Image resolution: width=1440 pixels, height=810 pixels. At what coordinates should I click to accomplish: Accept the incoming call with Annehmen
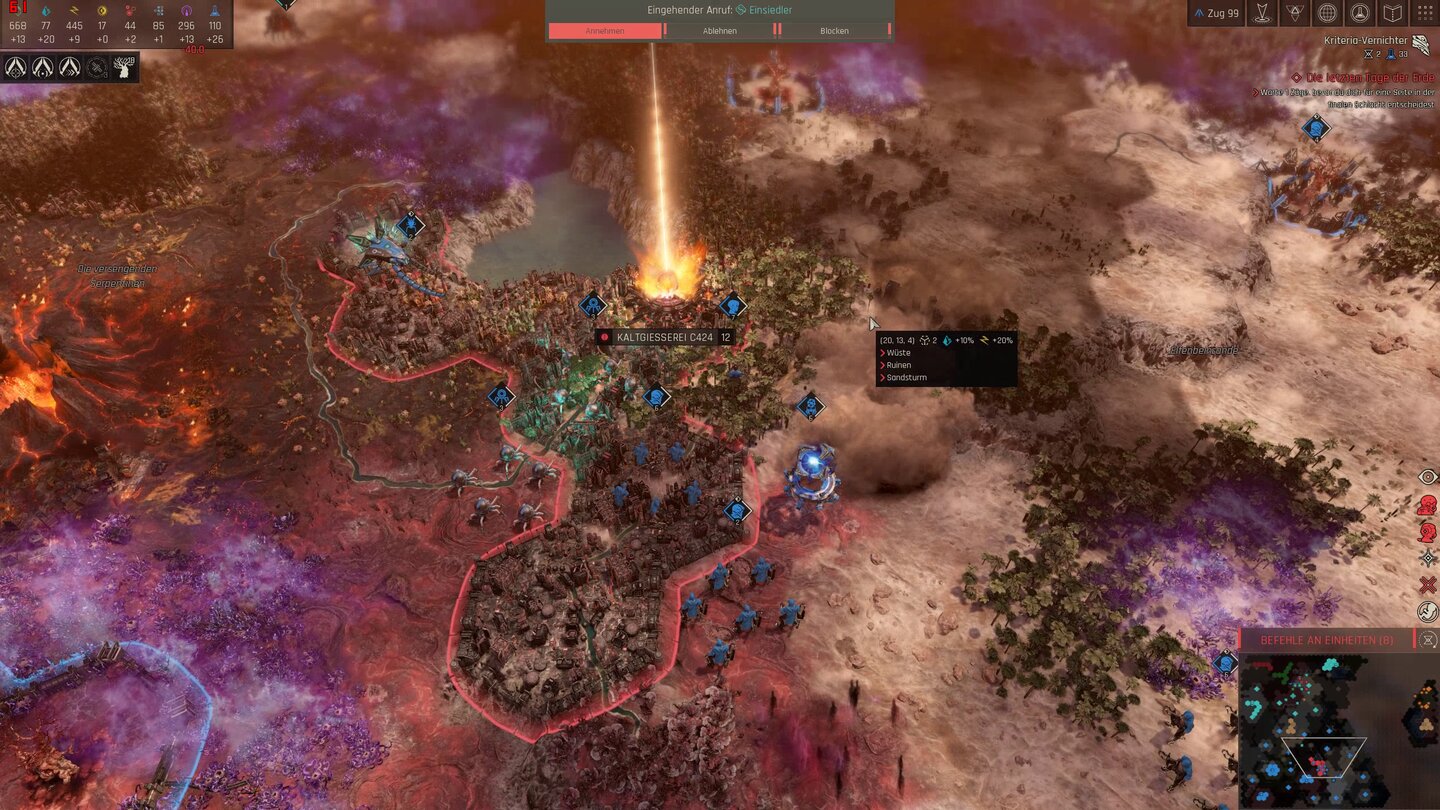point(604,31)
